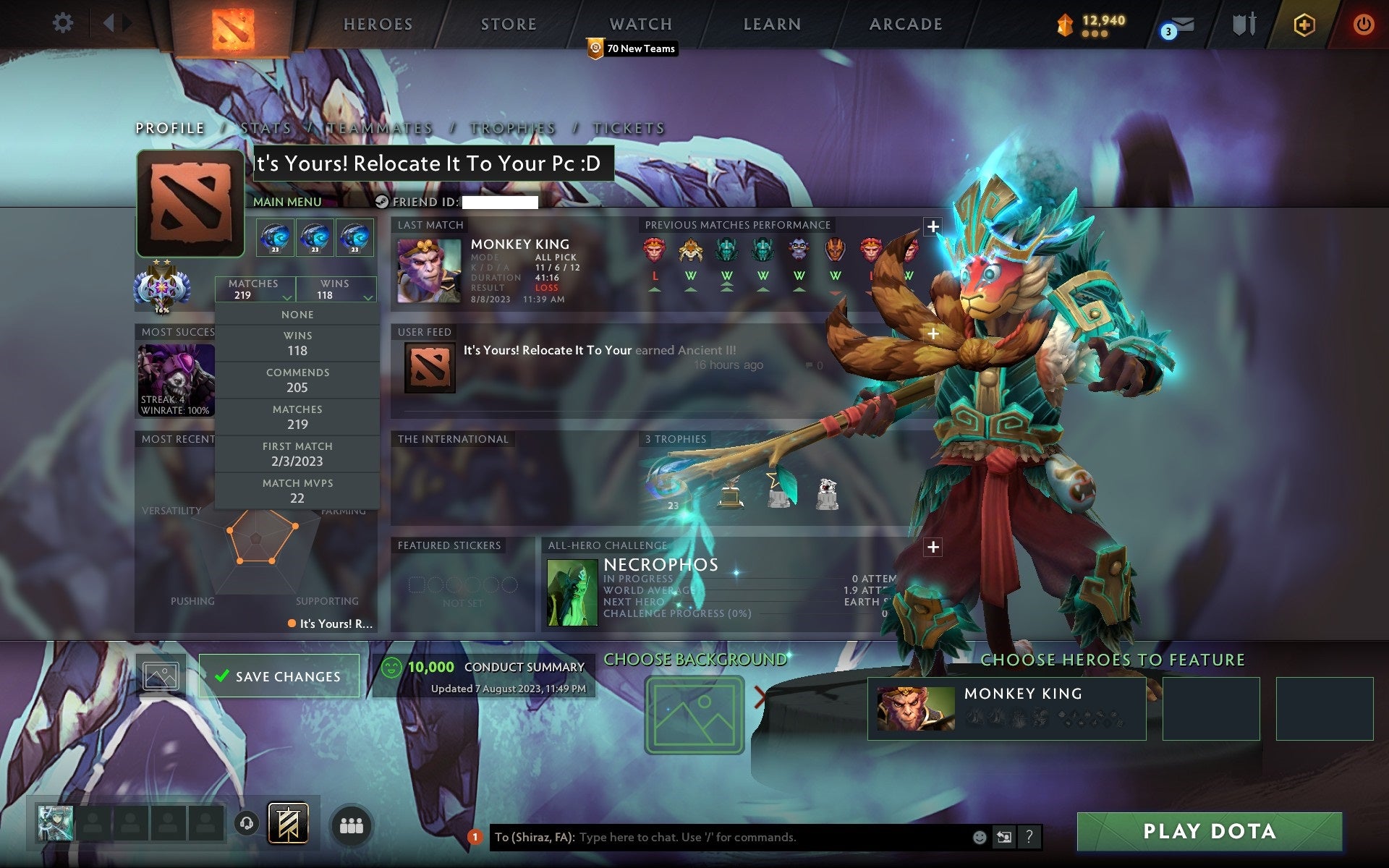Image resolution: width=1389 pixels, height=868 pixels.
Task: Select Commends in the stat dropdown
Action: [x=299, y=380]
